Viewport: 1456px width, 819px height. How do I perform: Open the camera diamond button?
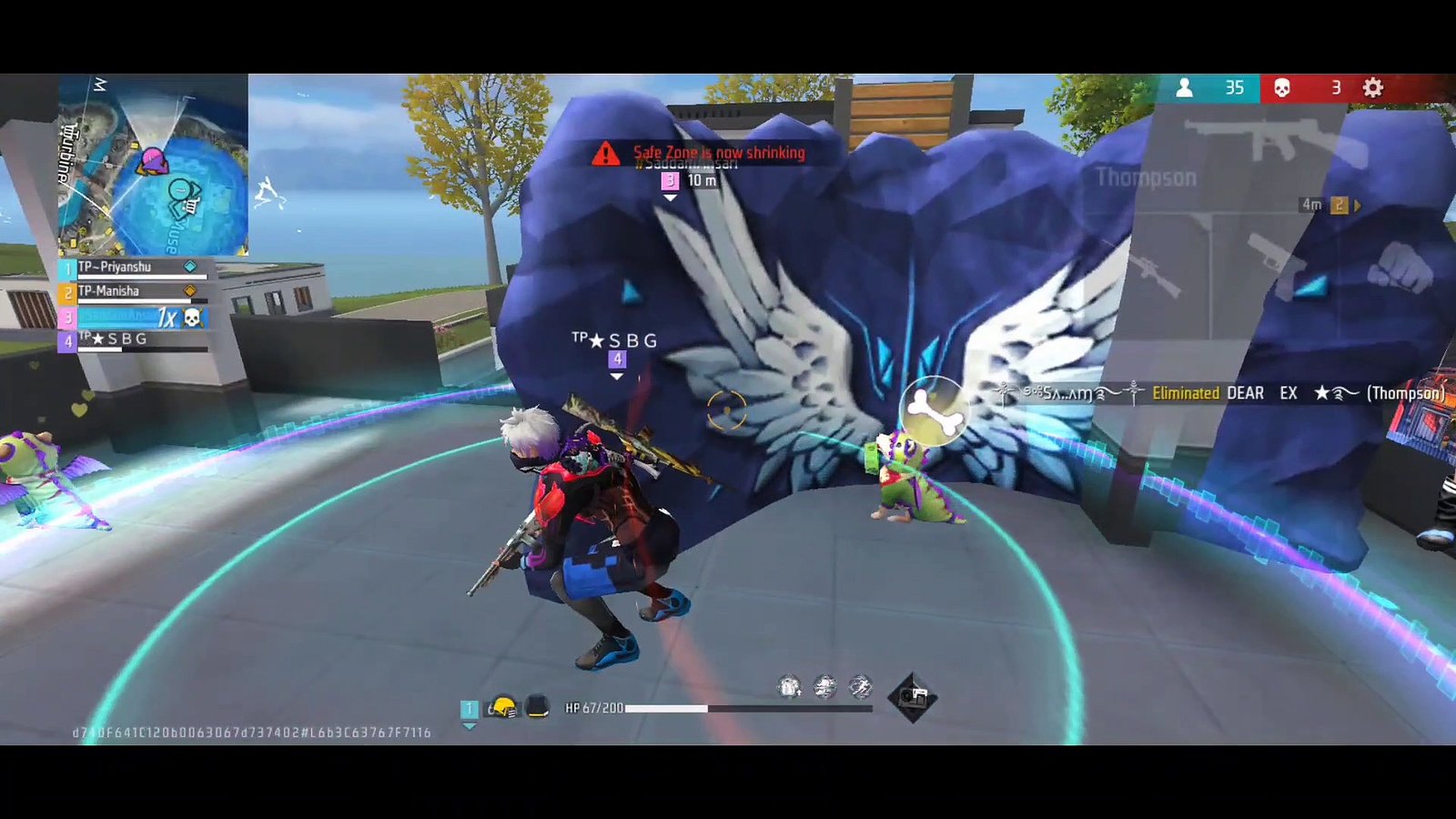(913, 698)
